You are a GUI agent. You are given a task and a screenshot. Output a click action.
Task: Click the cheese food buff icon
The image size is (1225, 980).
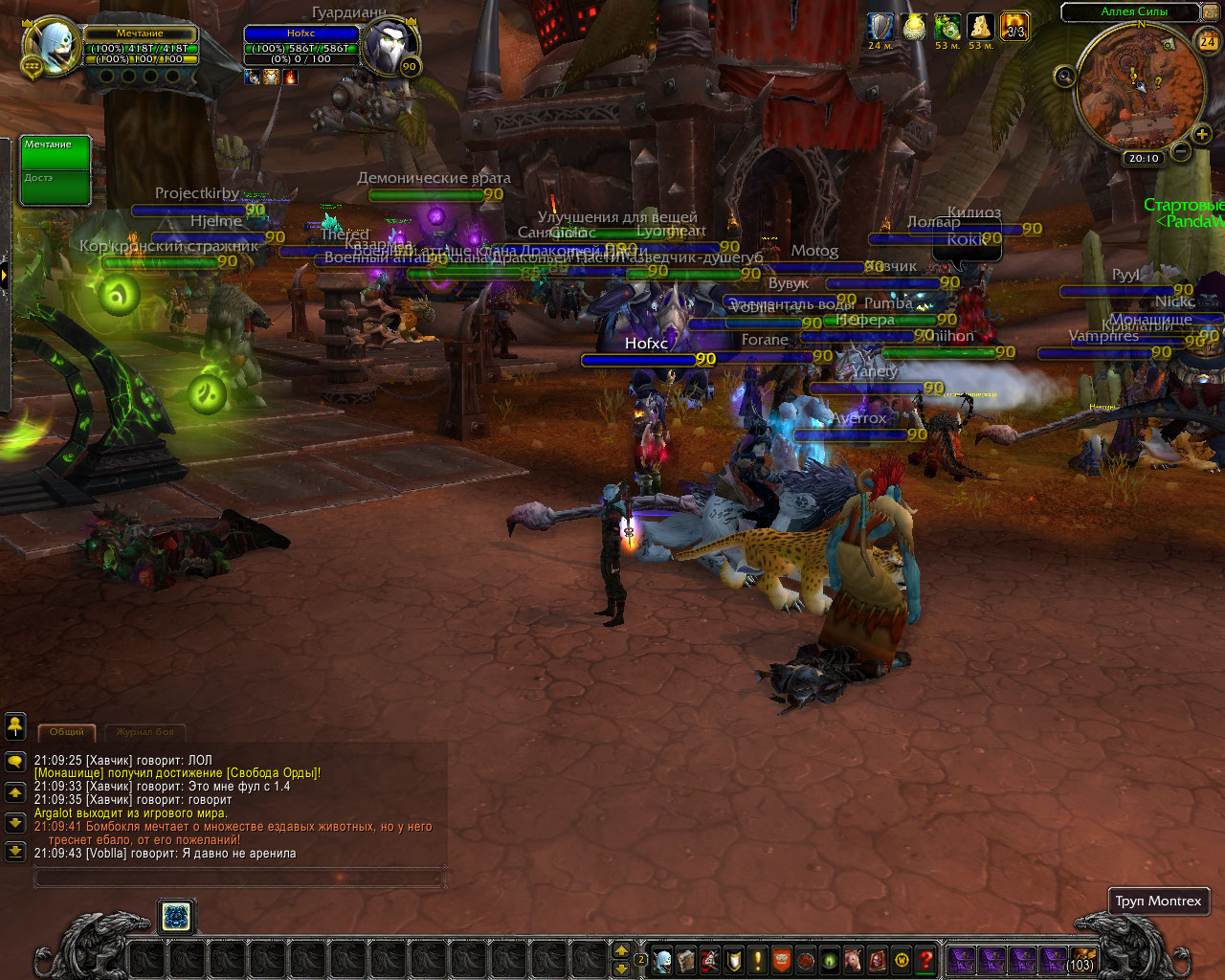pos(980,27)
